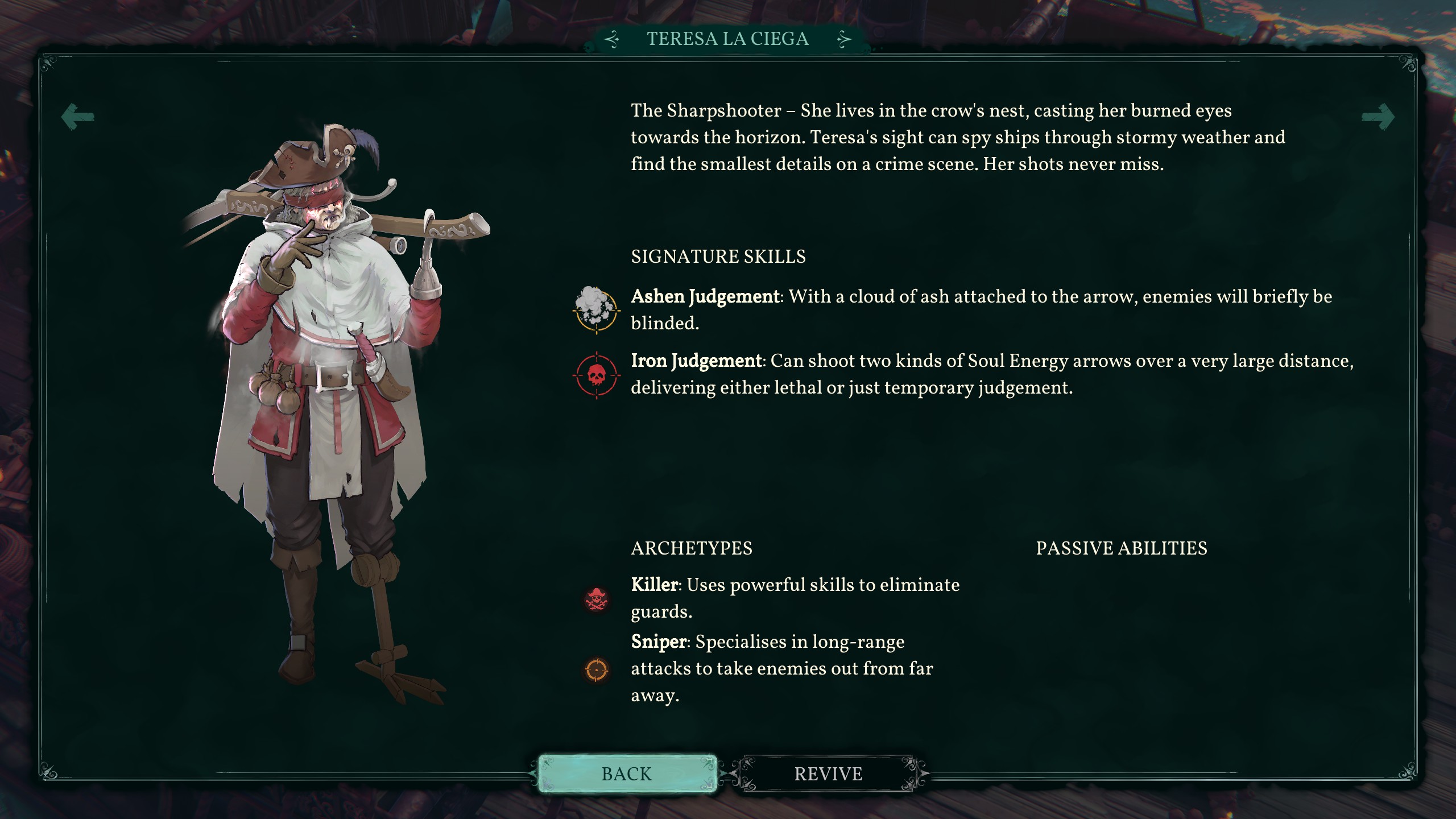Show the previous character with left arrow
This screenshot has height=819, width=1456.
coord(78,117)
